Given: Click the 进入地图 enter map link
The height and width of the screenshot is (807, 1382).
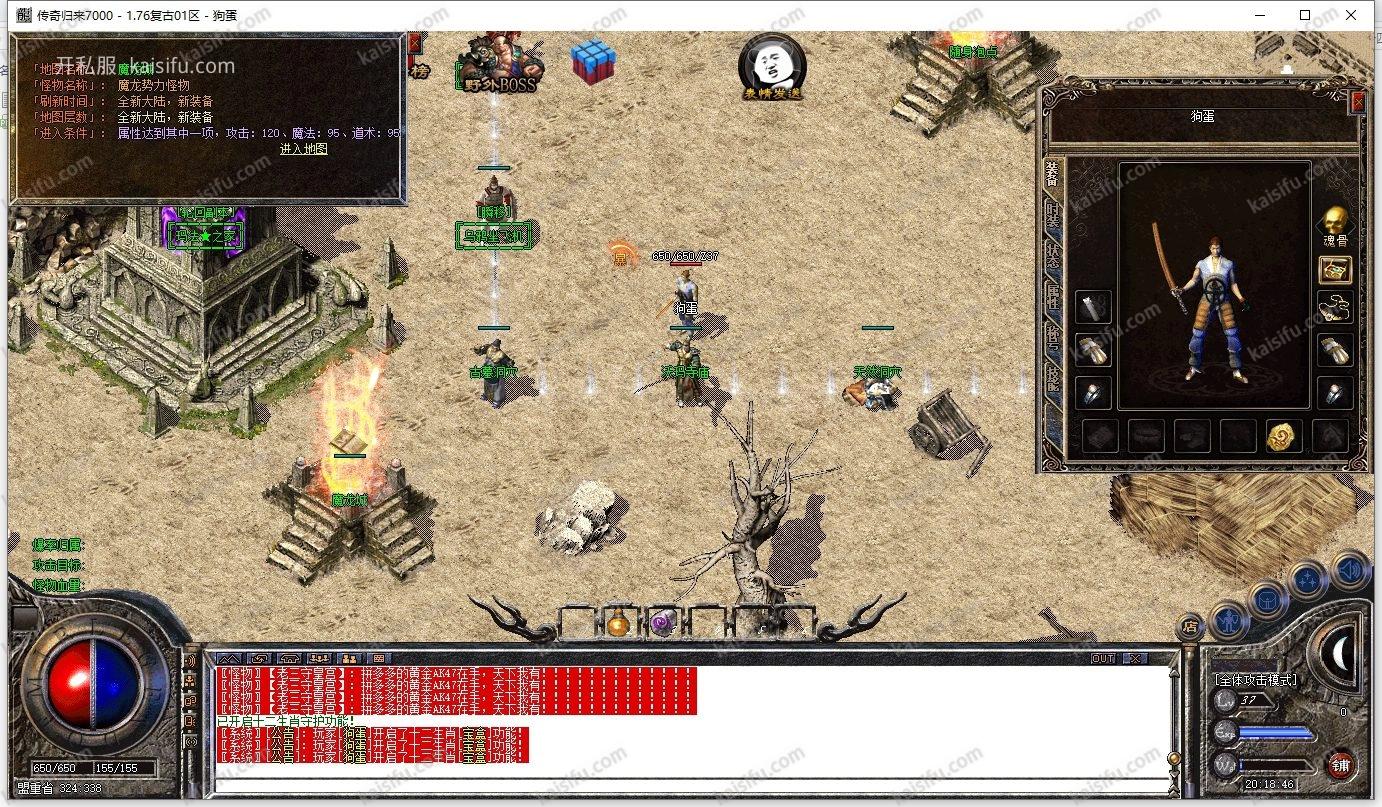Looking at the screenshot, I should point(303,149).
